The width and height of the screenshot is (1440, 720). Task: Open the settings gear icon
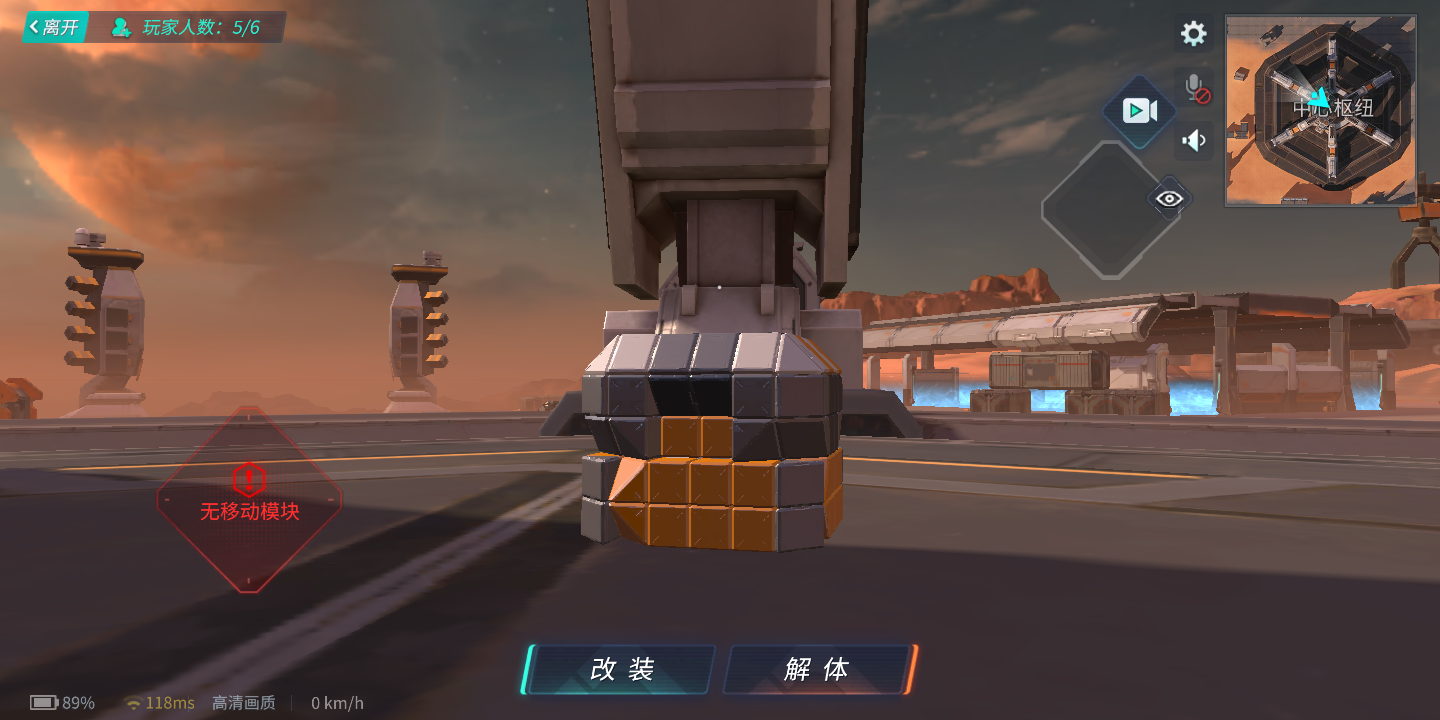(1193, 33)
